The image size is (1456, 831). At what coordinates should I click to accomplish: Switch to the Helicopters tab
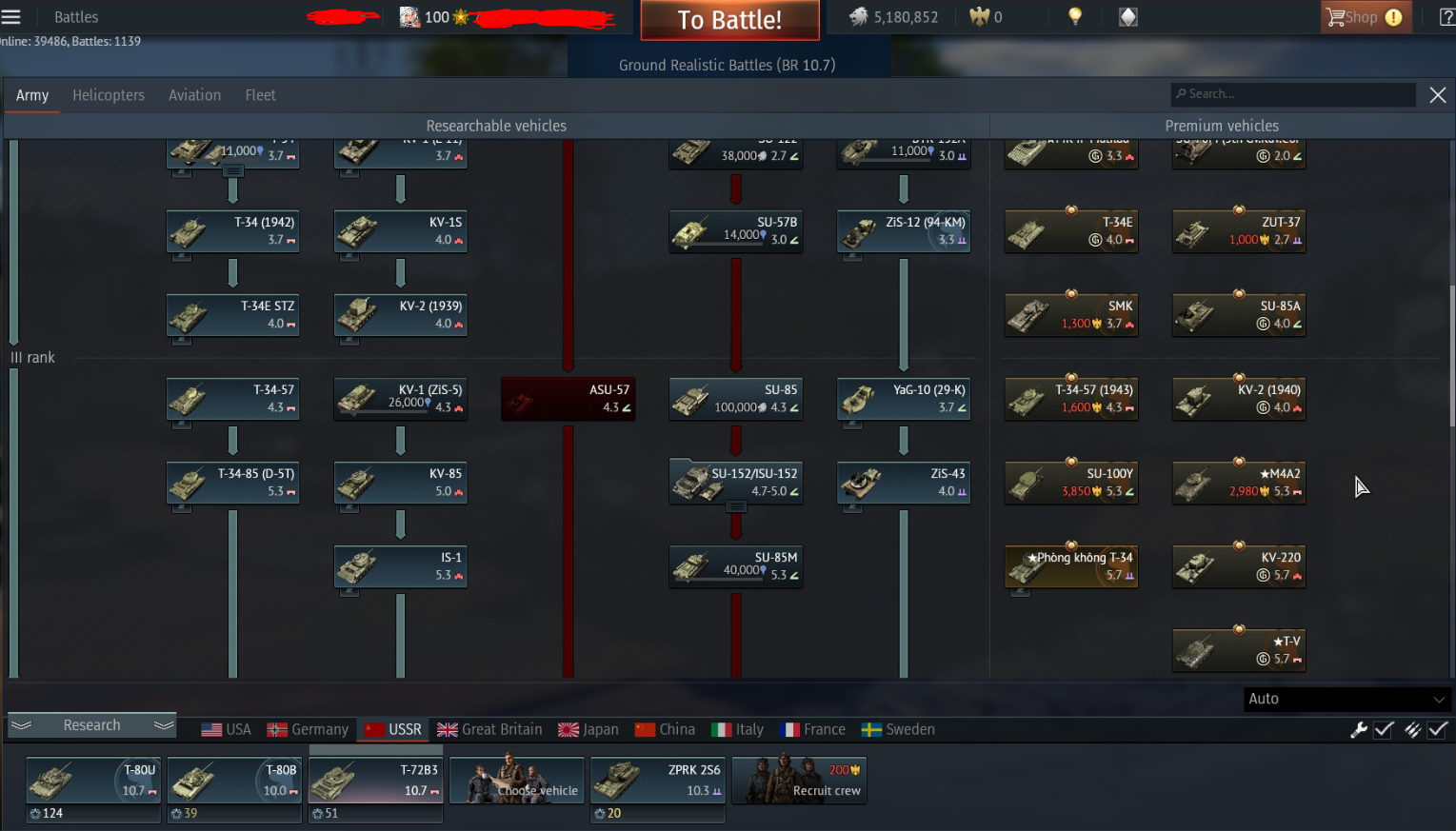pyautogui.click(x=108, y=94)
